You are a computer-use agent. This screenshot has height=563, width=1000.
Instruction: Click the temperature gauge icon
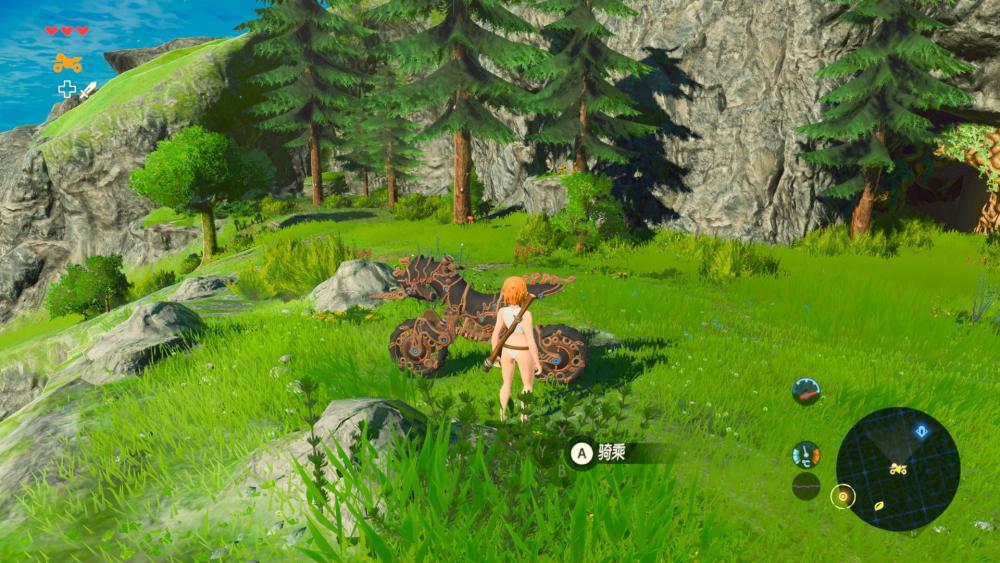(x=806, y=455)
